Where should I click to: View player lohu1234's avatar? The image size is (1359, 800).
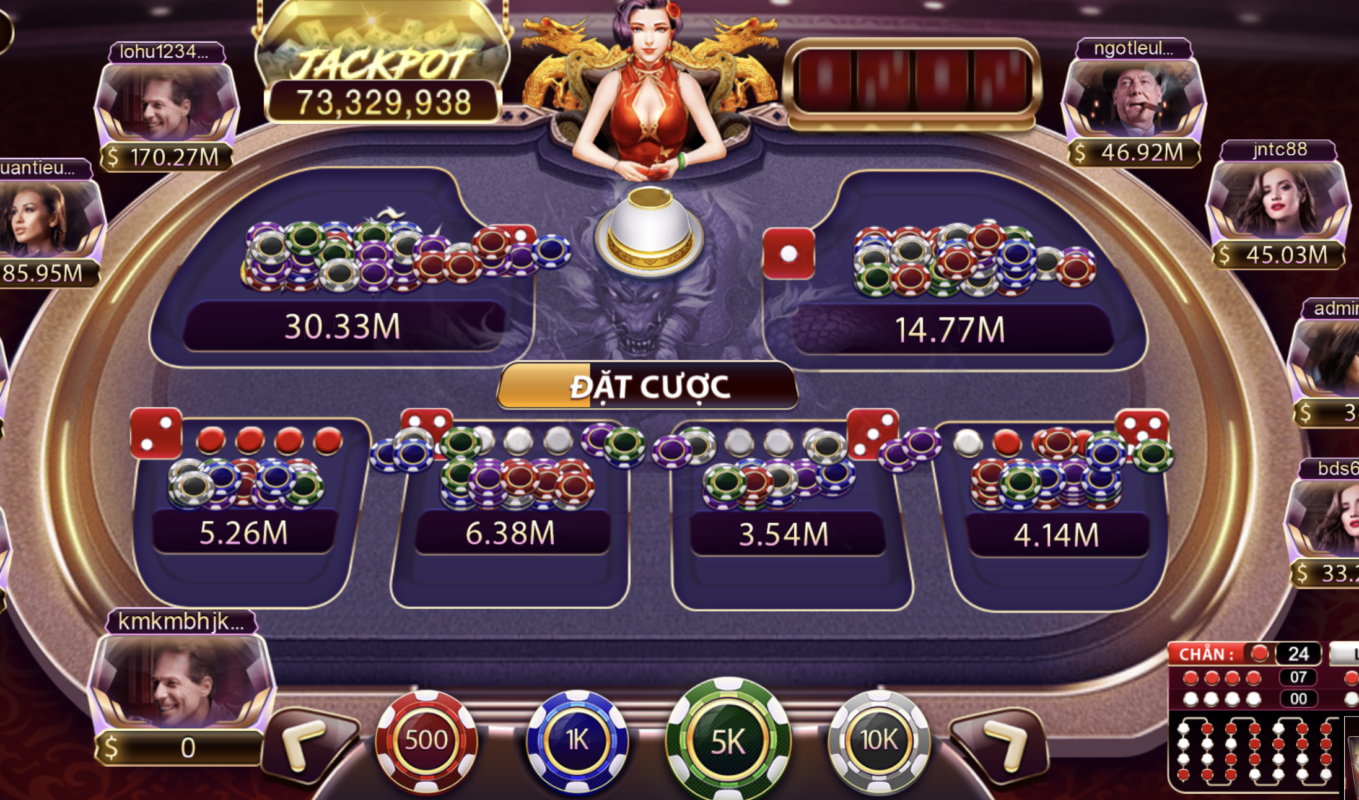166,105
